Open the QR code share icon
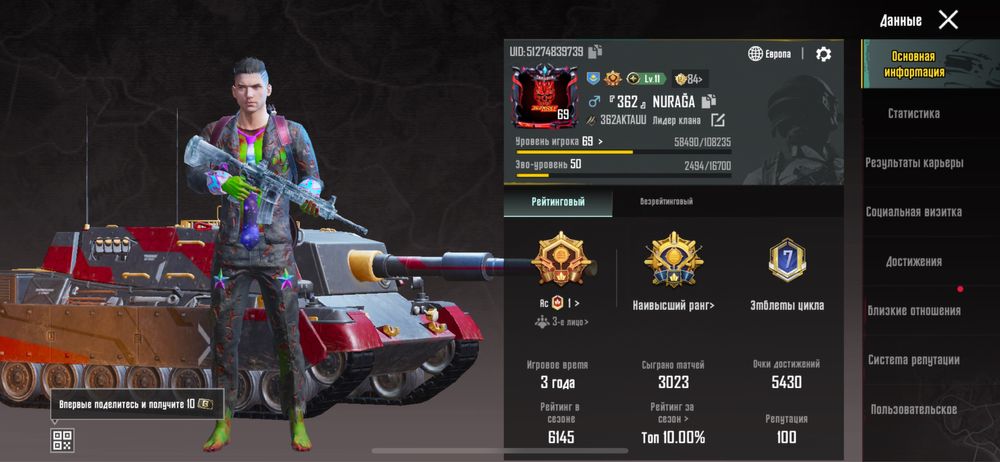The width and height of the screenshot is (1000, 462). tap(62, 439)
